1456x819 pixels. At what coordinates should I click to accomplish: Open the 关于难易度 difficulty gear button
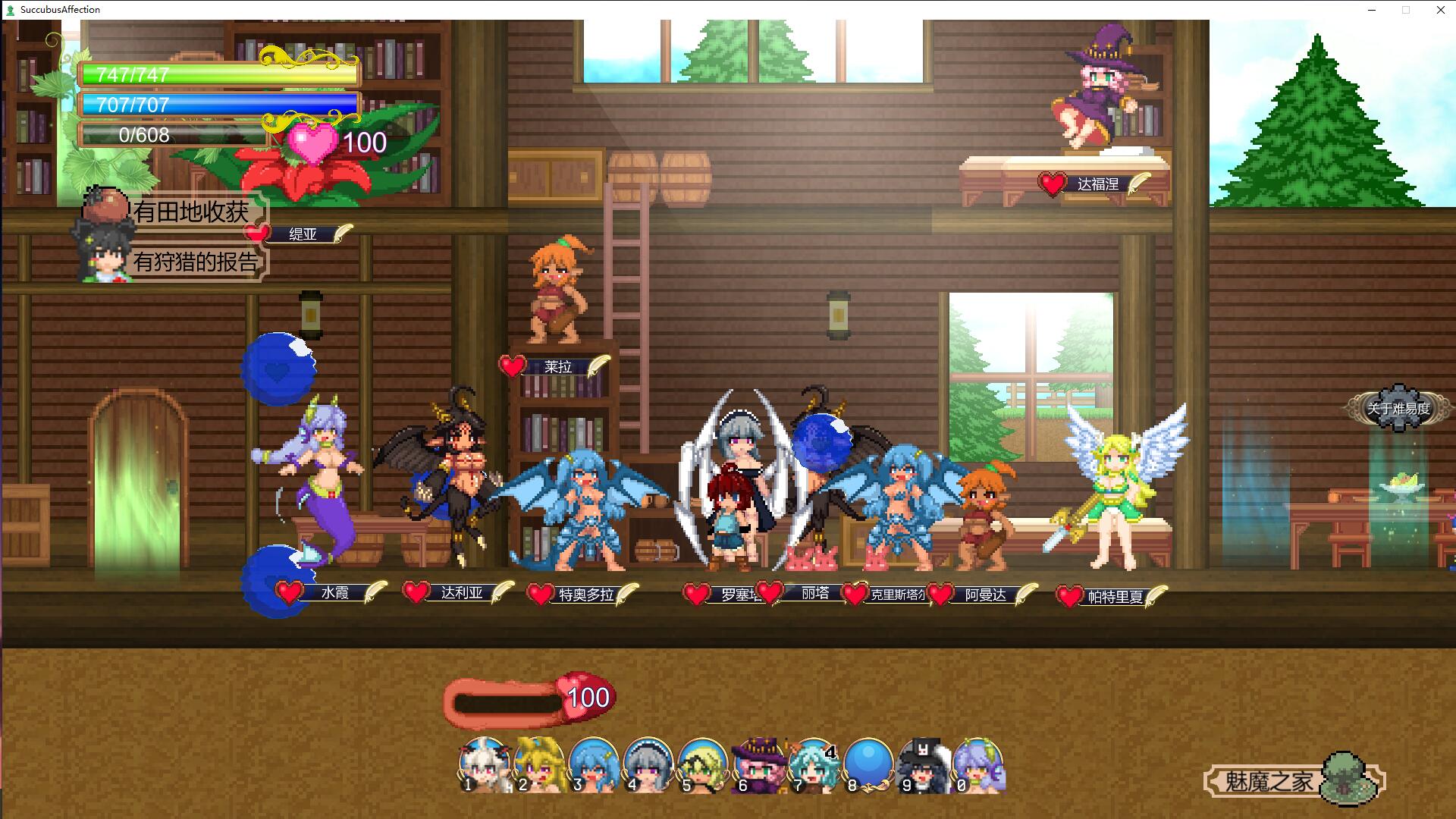click(1398, 409)
